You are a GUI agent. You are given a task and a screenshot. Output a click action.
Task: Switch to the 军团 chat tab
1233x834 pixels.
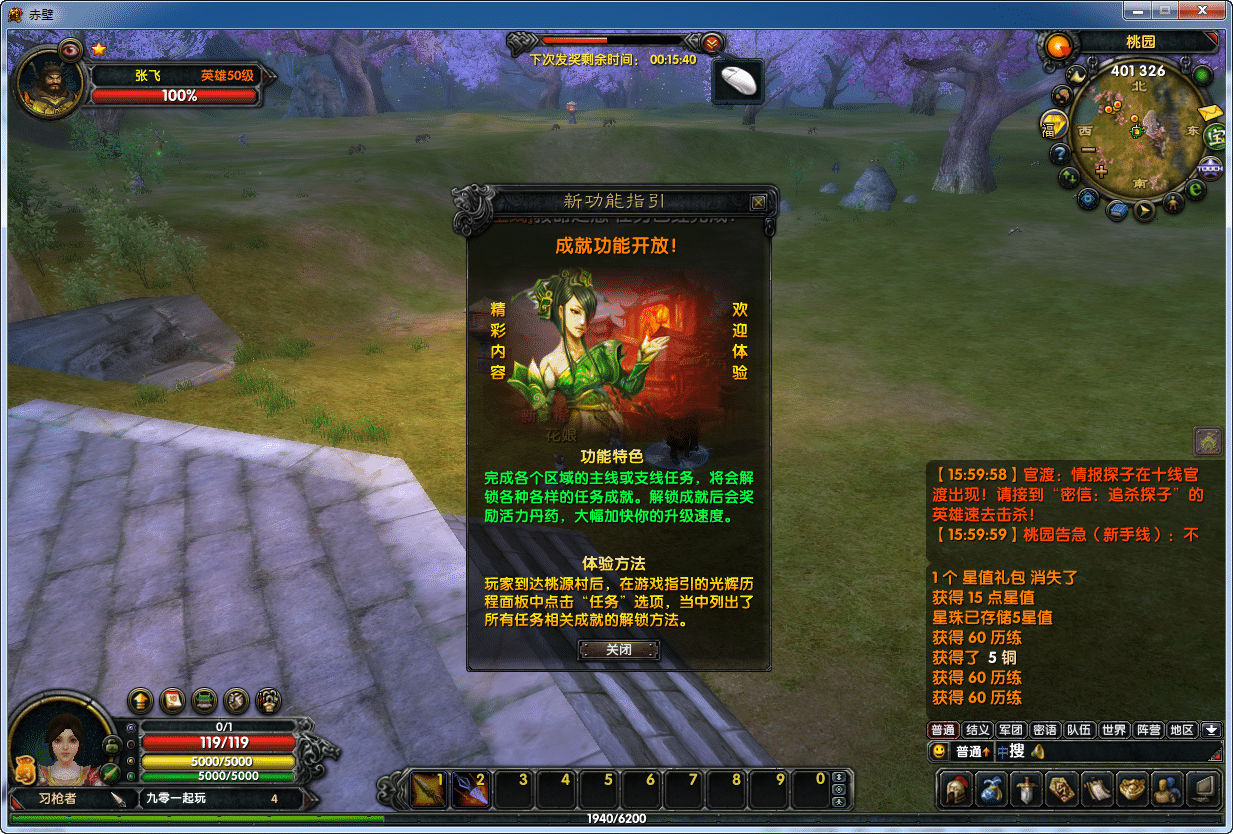coord(1011,730)
